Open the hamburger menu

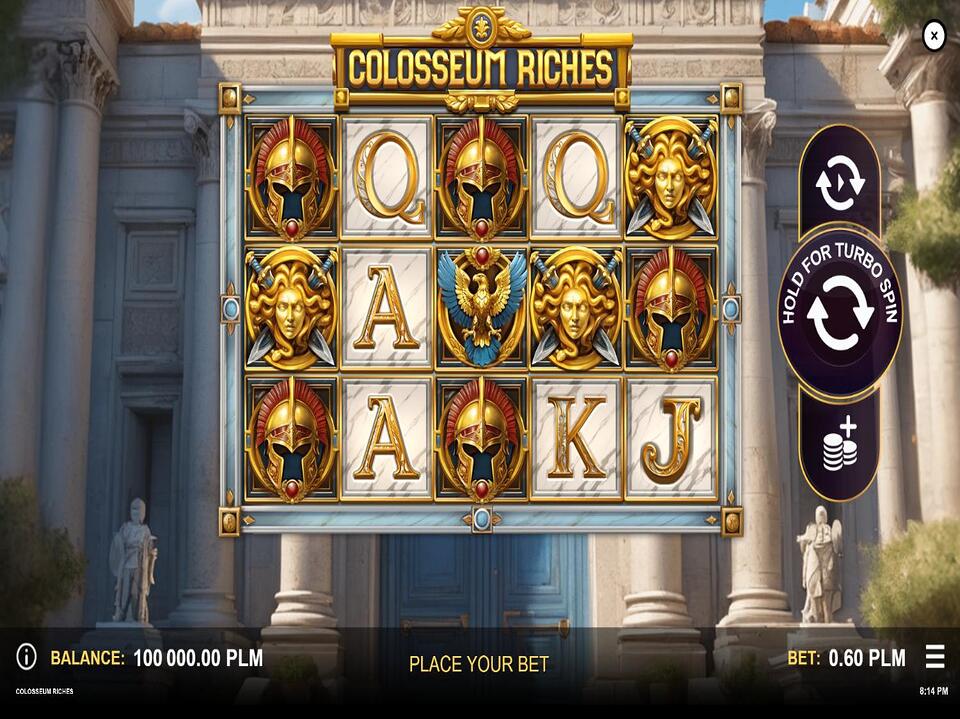coord(935,657)
